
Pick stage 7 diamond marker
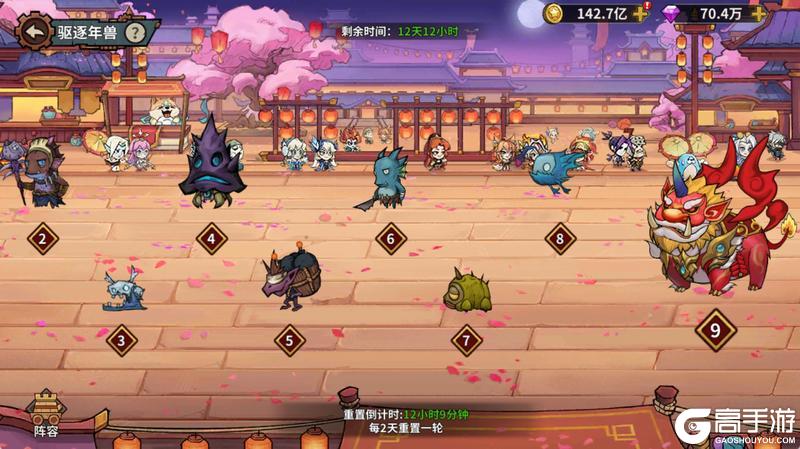pyautogui.click(x=466, y=340)
